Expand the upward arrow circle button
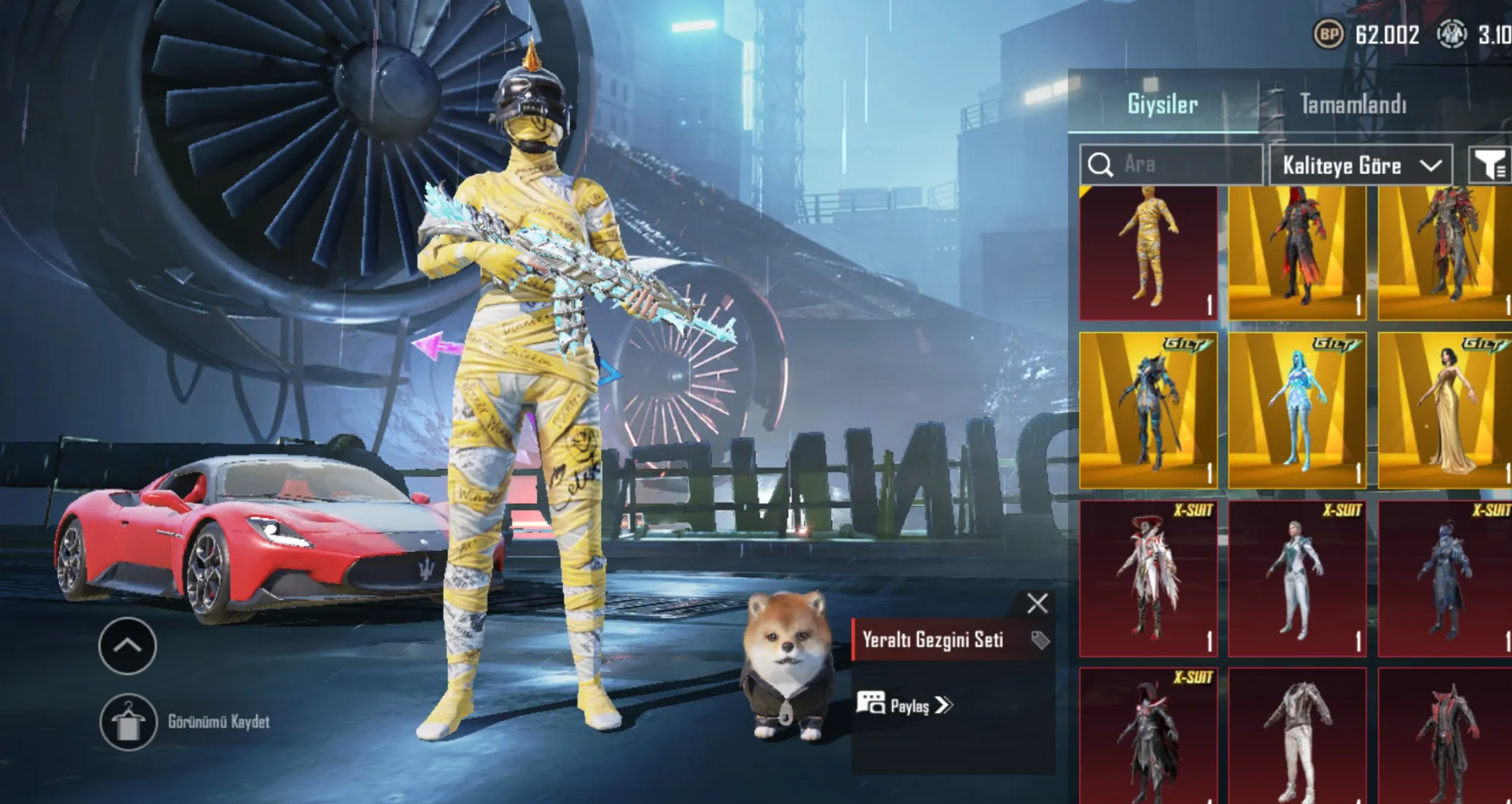This screenshot has width=1512, height=804. click(x=127, y=646)
